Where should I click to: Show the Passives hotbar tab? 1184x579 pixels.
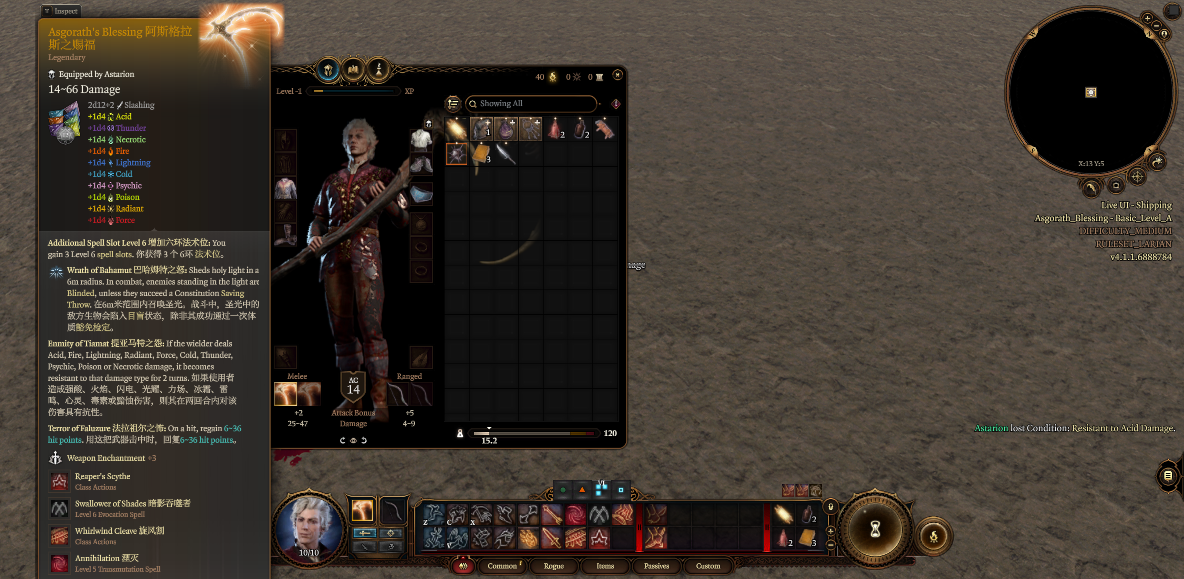[655, 566]
